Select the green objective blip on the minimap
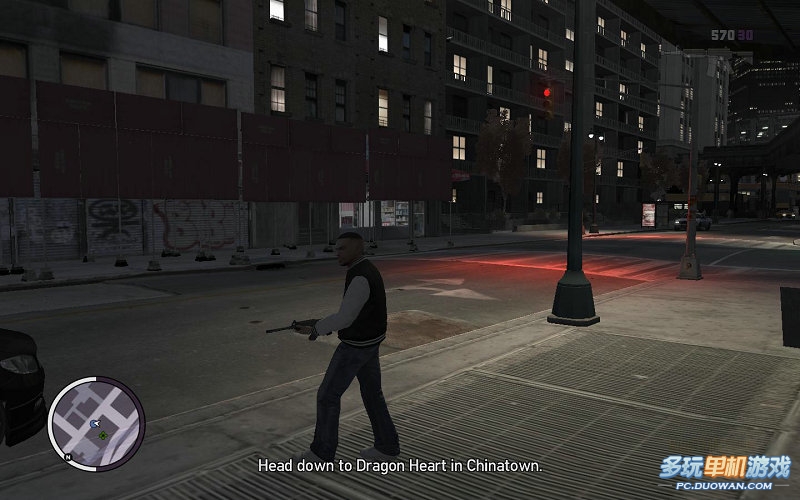This screenshot has width=800, height=500. (x=103, y=434)
